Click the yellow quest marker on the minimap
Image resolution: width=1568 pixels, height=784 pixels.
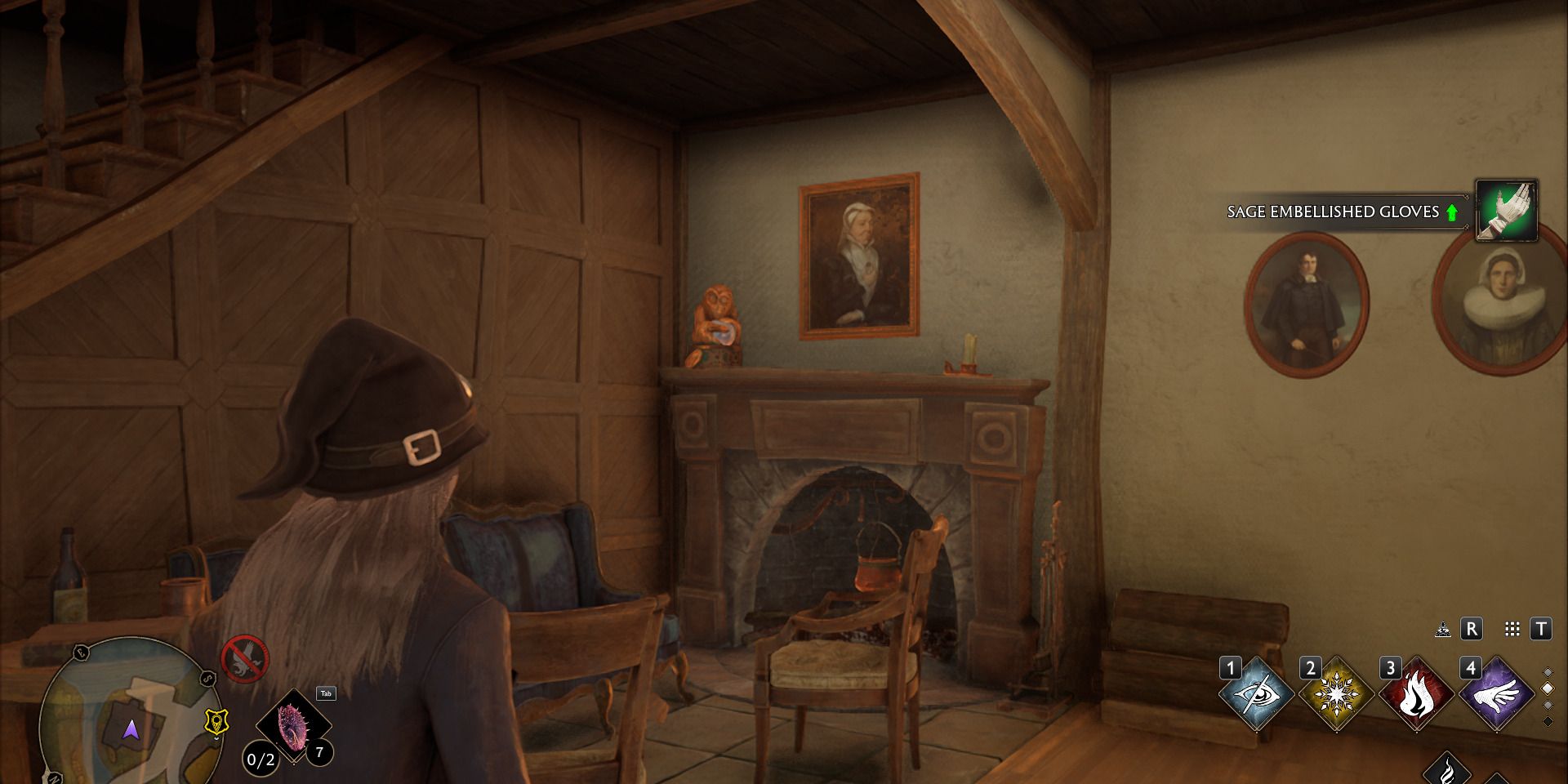click(x=217, y=722)
